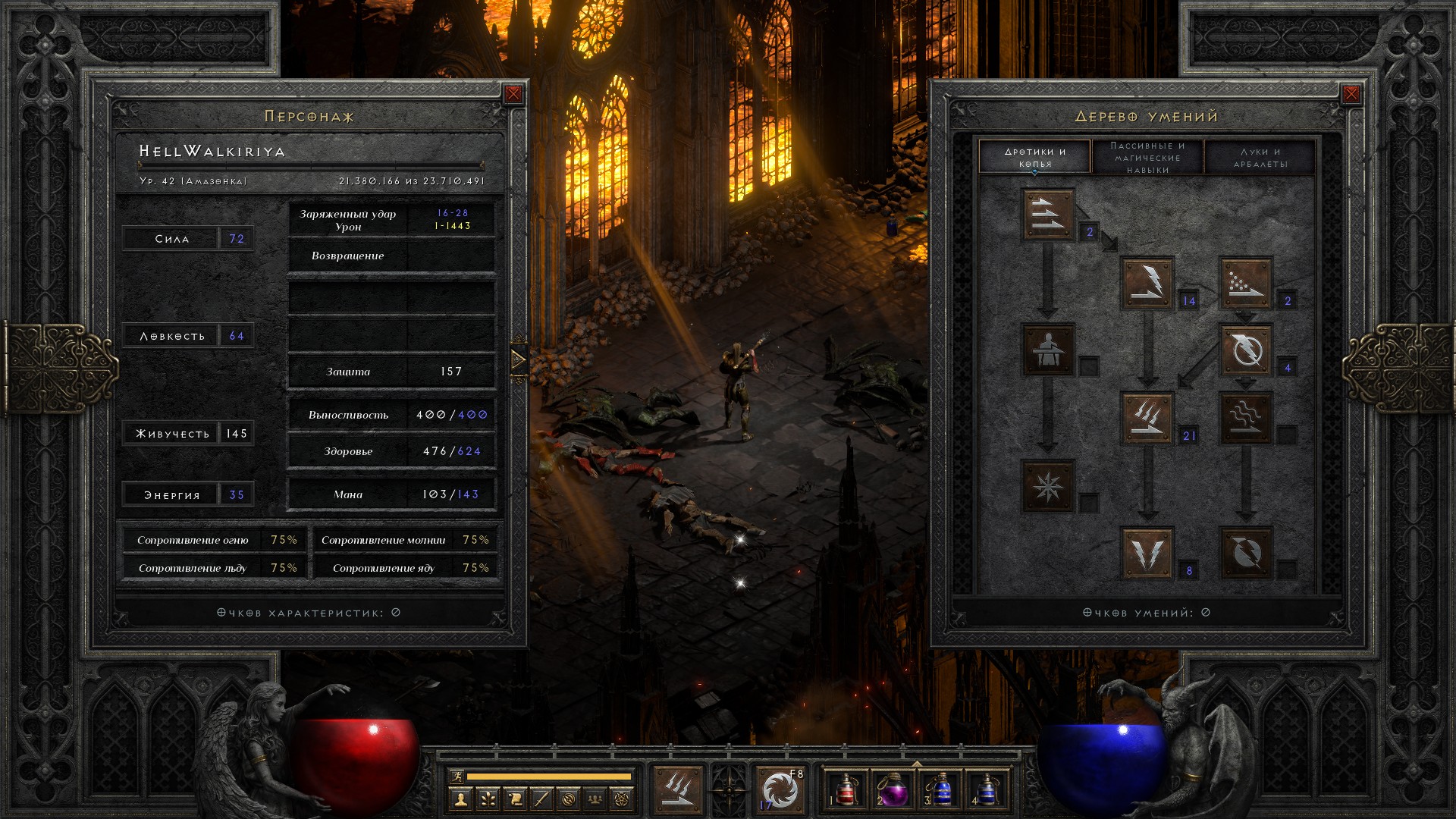Select the Lightning Strike skill with 8 points
The image size is (1456, 819).
click(1147, 553)
